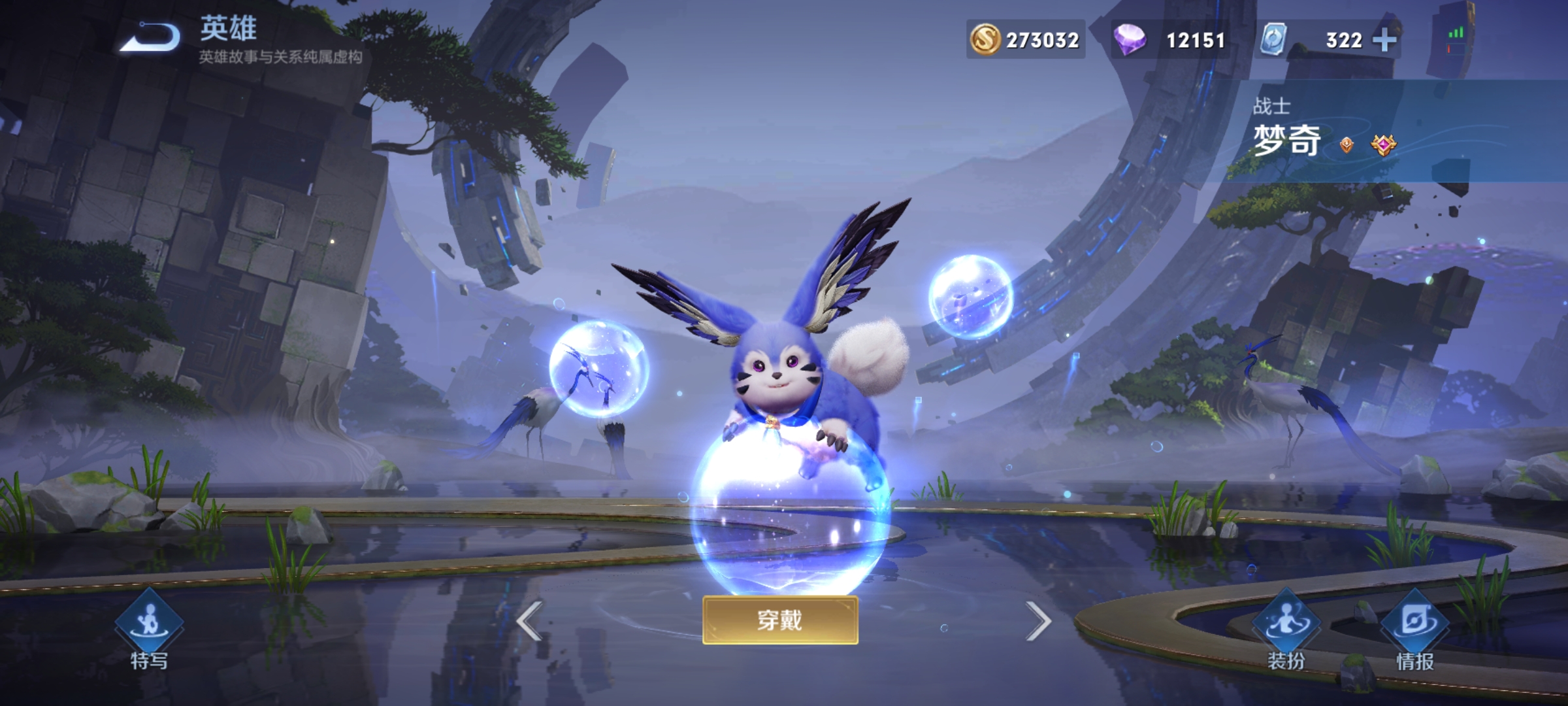Image resolution: width=1568 pixels, height=706 pixels.
Task: Open the 装扮 outfit menu
Action: pyautogui.click(x=1286, y=629)
